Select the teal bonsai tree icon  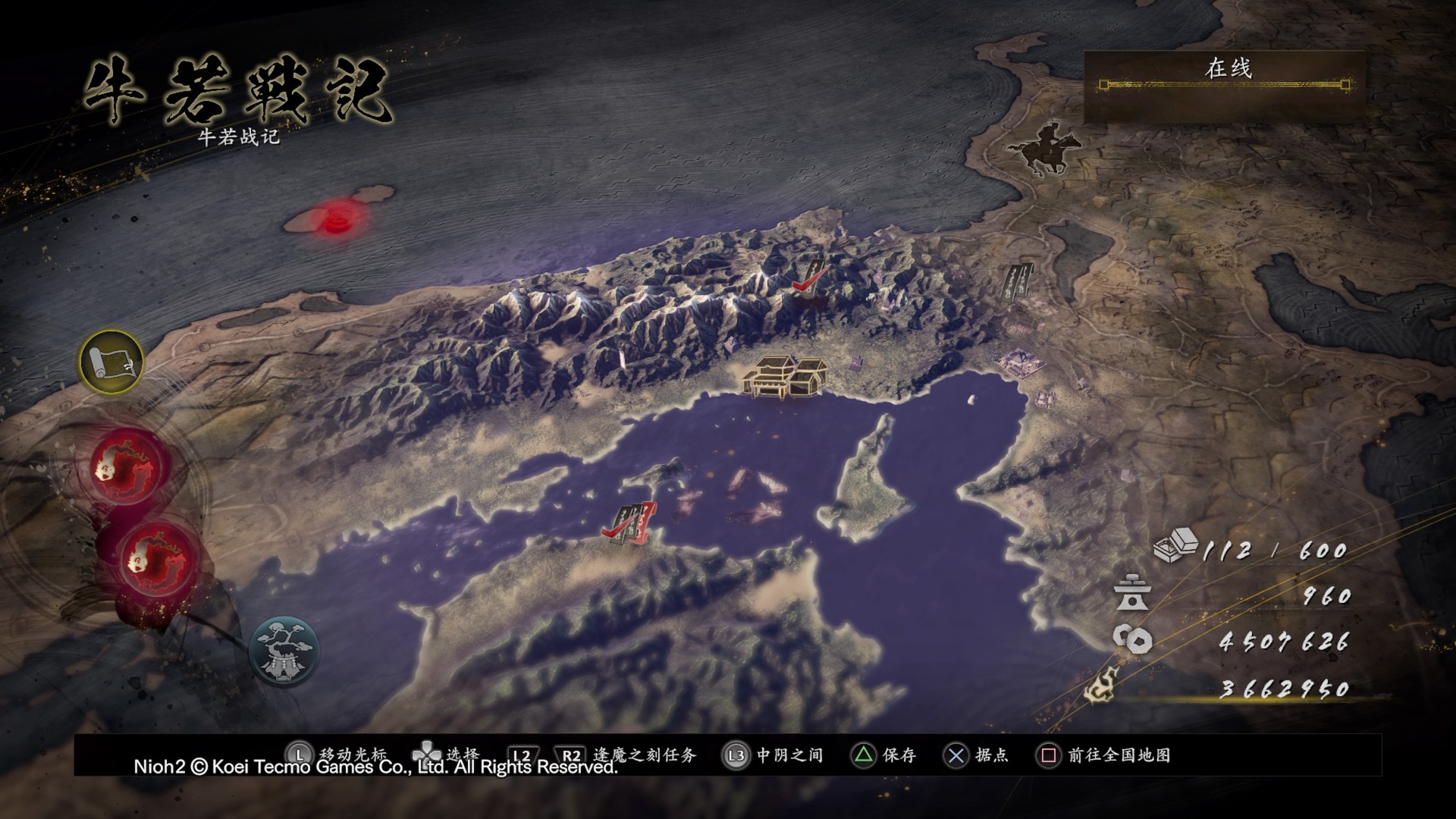(284, 651)
